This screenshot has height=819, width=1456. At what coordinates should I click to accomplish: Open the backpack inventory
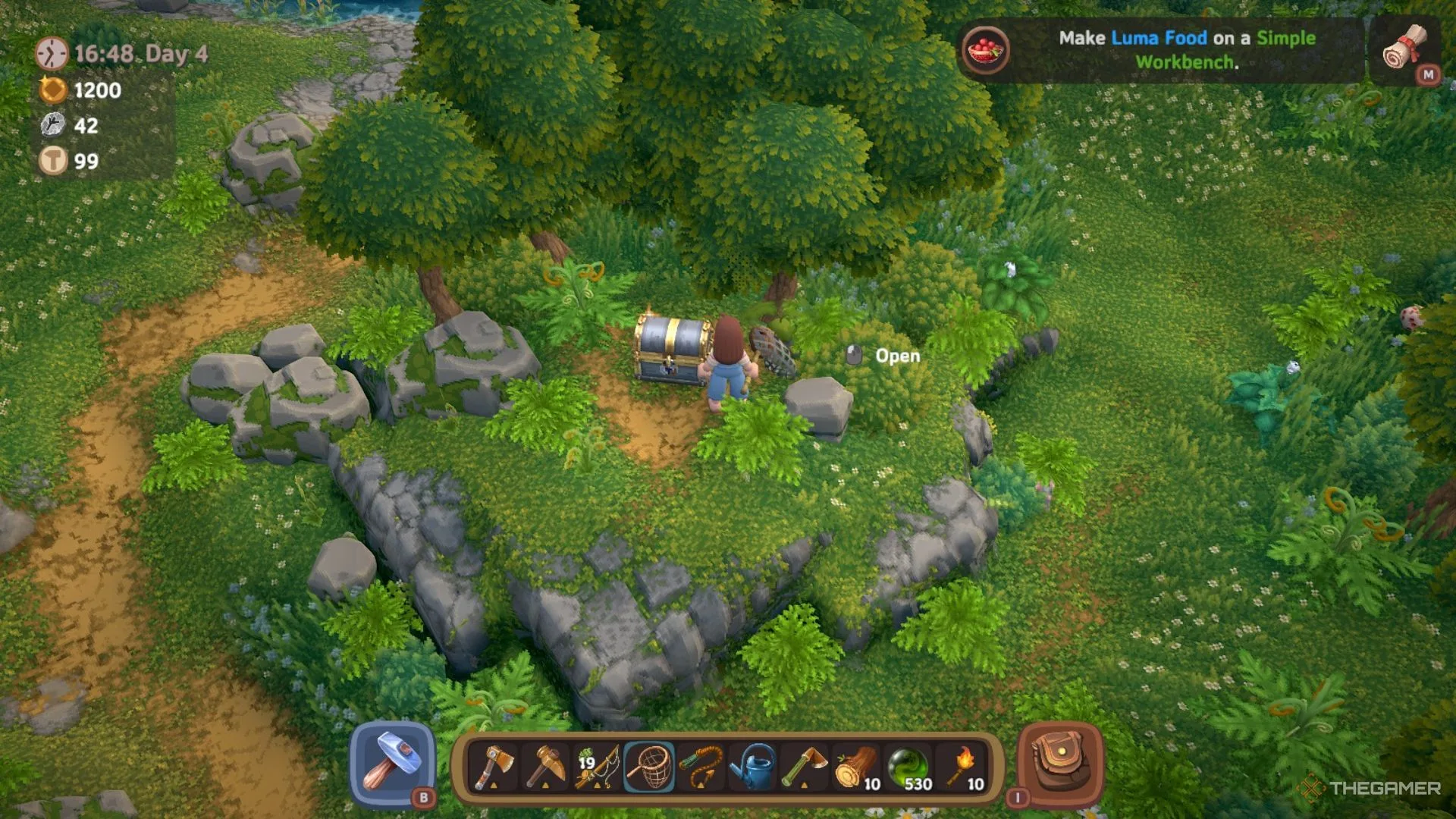click(x=1059, y=764)
